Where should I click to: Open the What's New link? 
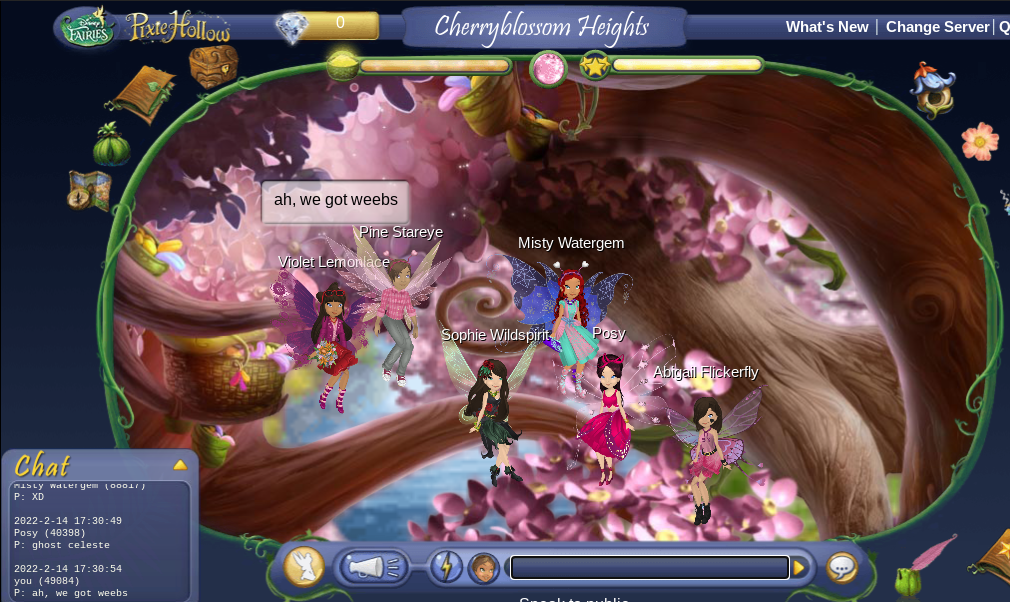pos(827,27)
